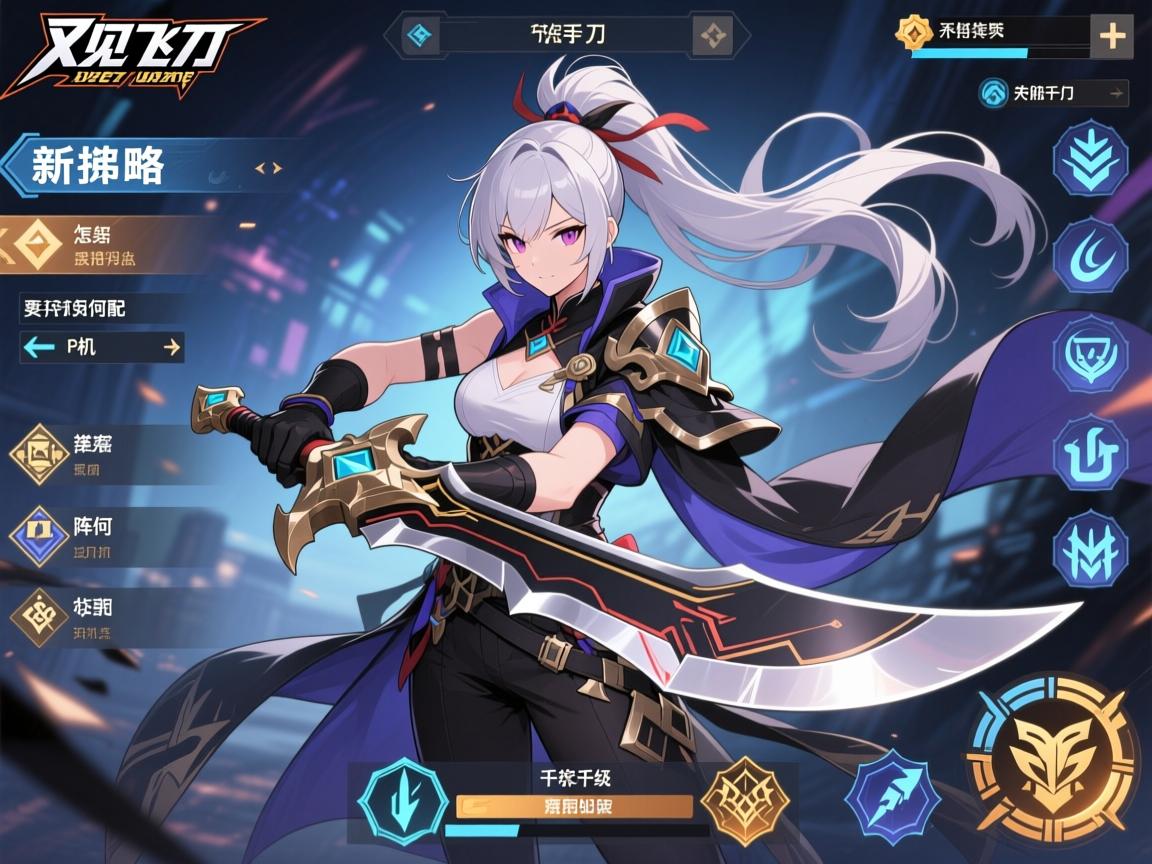Click the gold plus button beside the currency
The image size is (1152, 864).
point(1112,37)
